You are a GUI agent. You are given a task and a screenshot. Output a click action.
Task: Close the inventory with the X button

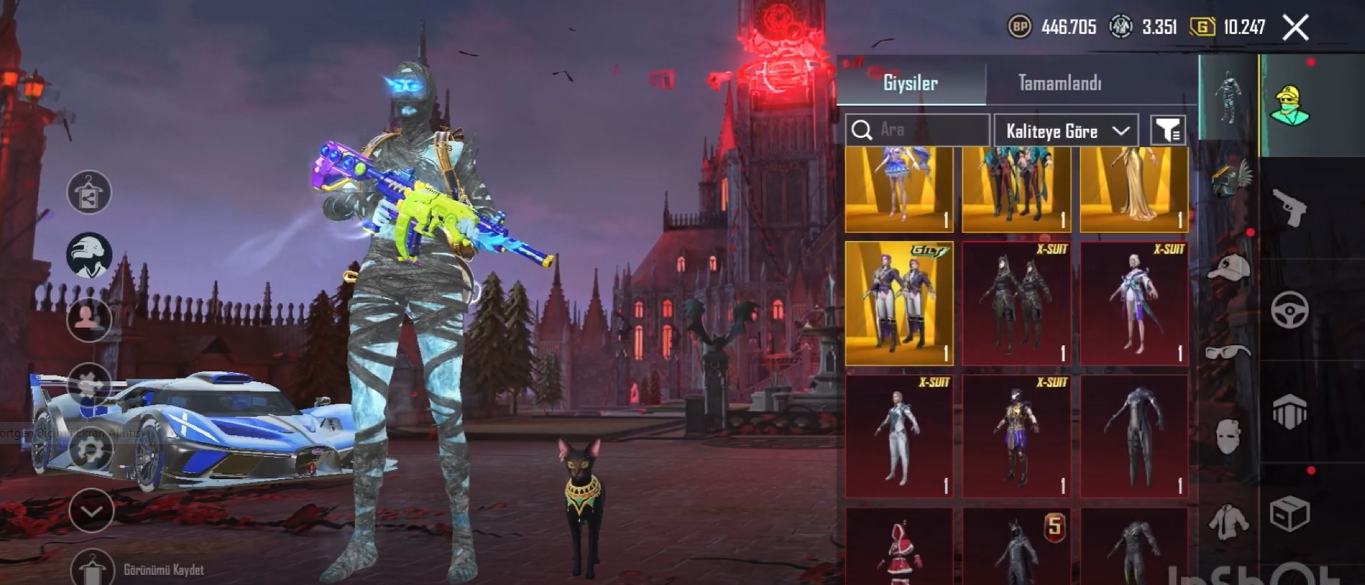tap(1295, 28)
